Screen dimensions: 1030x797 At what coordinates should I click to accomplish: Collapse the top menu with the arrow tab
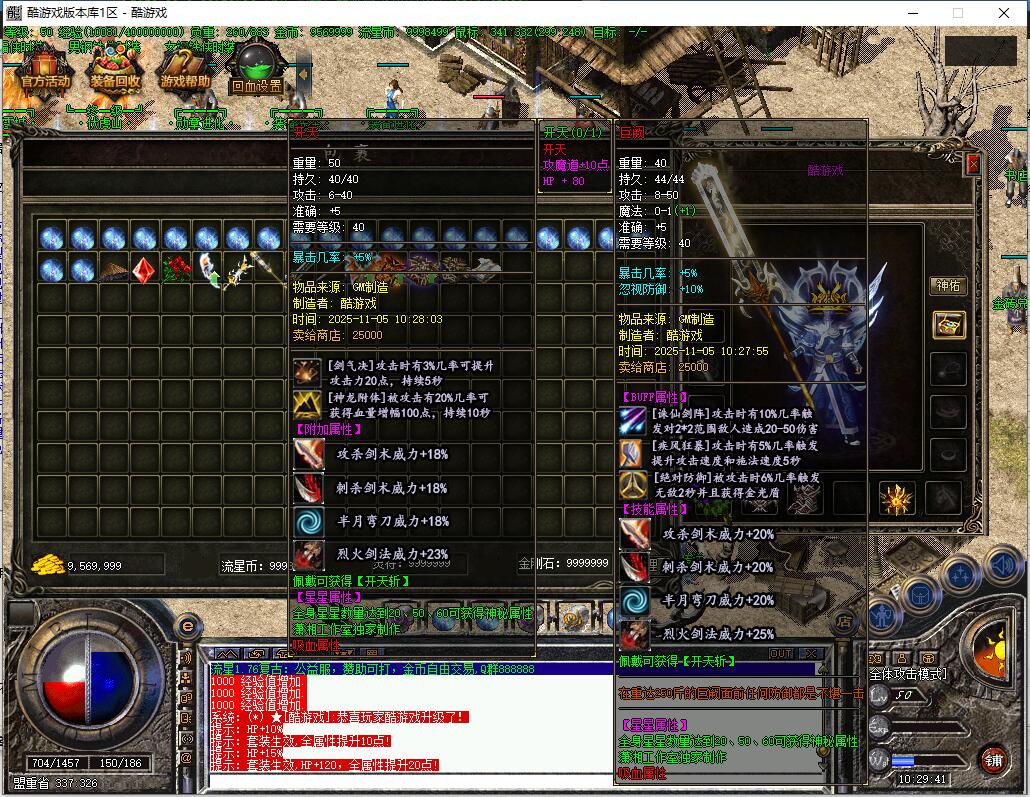303,74
